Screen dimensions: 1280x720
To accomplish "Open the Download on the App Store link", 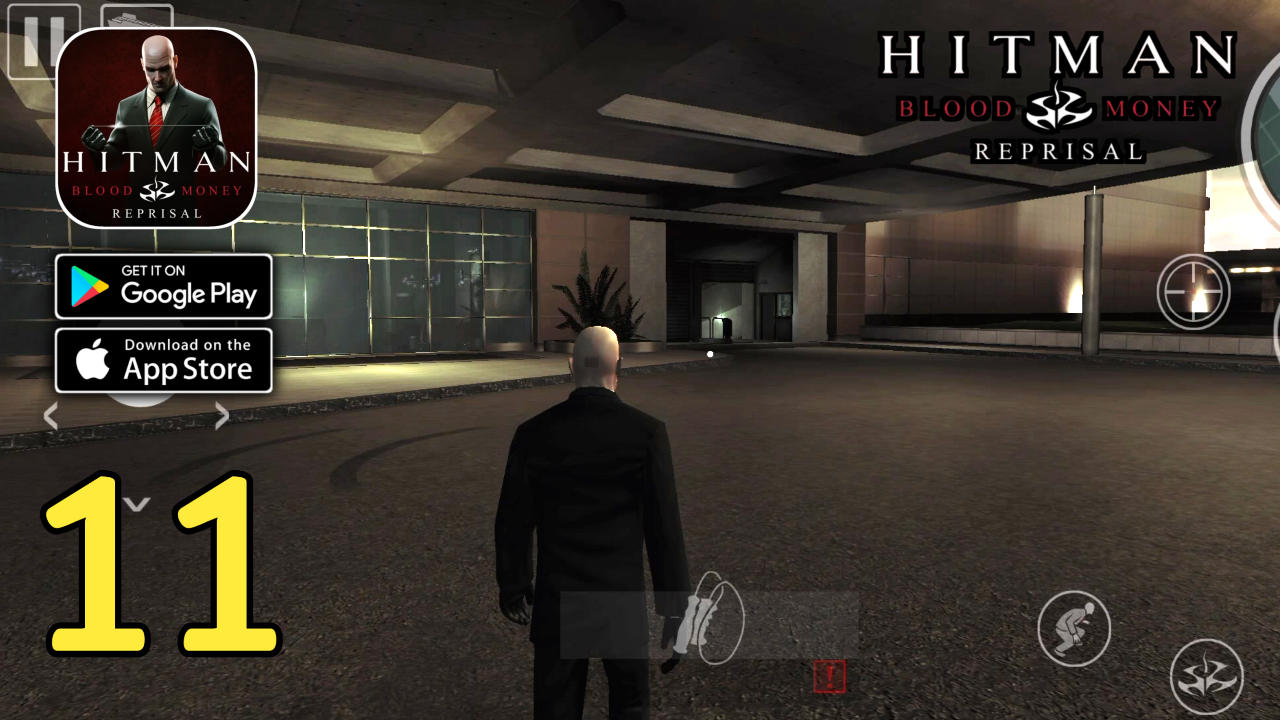I will pos(163,360).
